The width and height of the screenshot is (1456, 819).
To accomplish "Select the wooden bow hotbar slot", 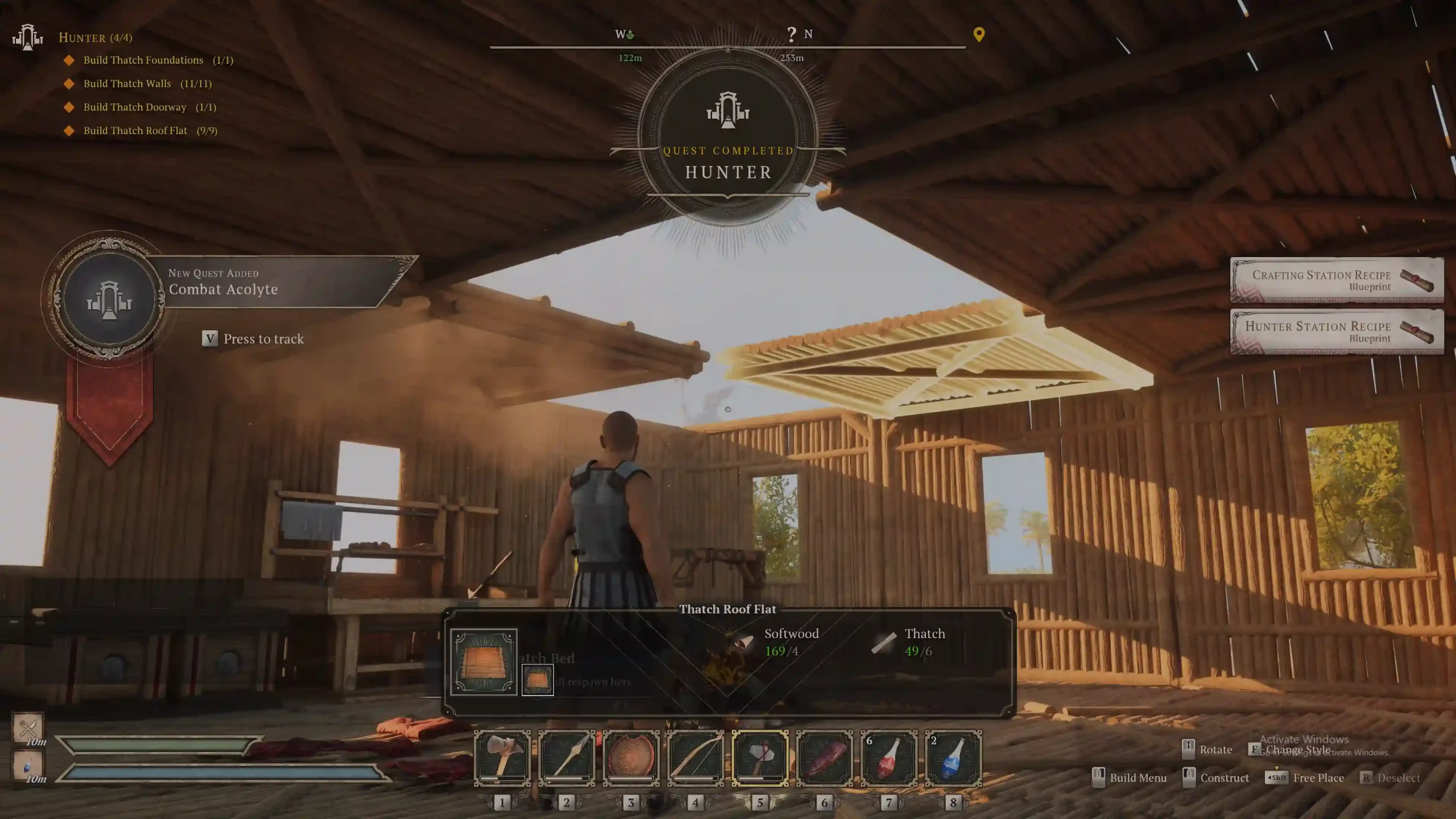I will 695,758.
